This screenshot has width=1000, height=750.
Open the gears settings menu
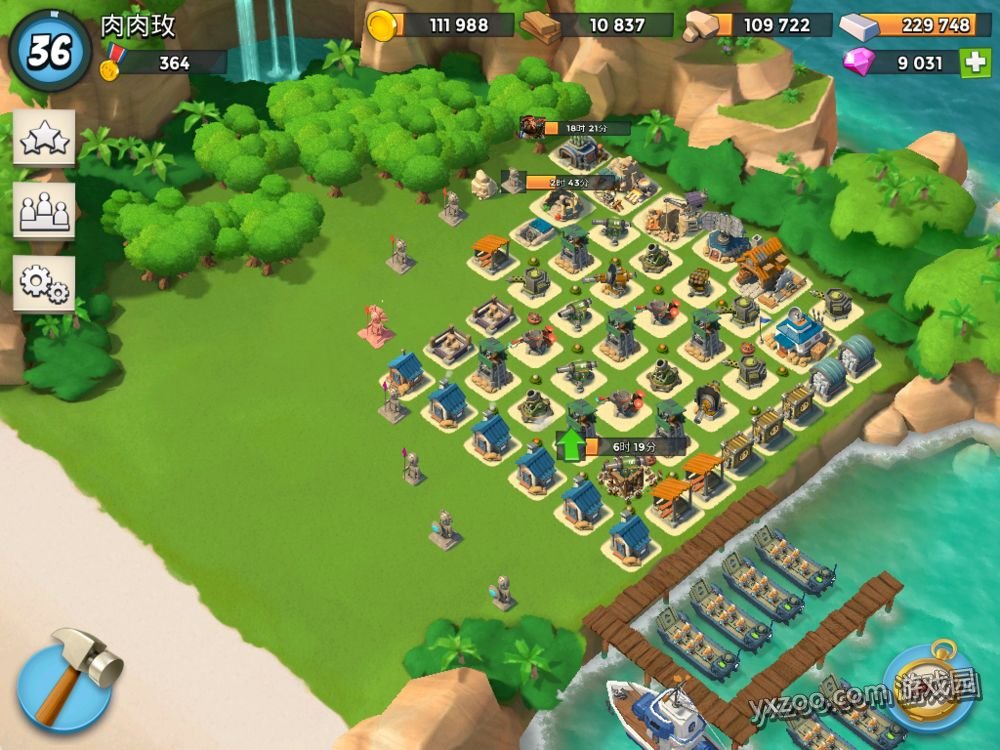[x=44, y=283]
